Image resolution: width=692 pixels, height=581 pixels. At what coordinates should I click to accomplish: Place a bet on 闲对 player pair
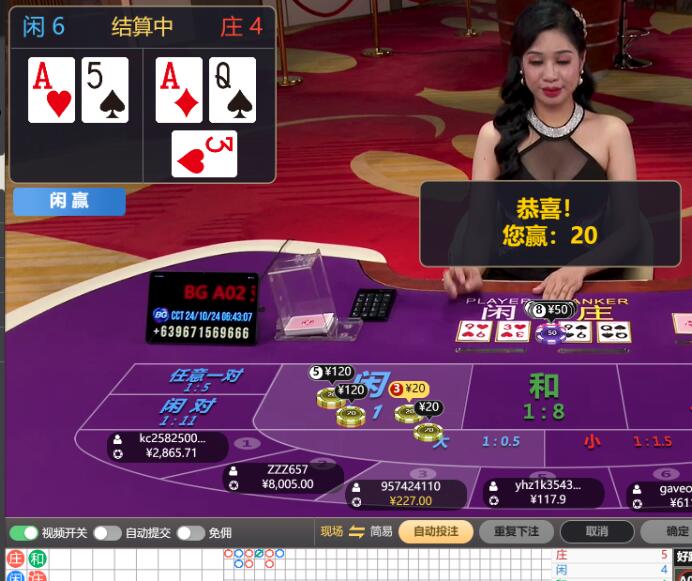point(188,410)
